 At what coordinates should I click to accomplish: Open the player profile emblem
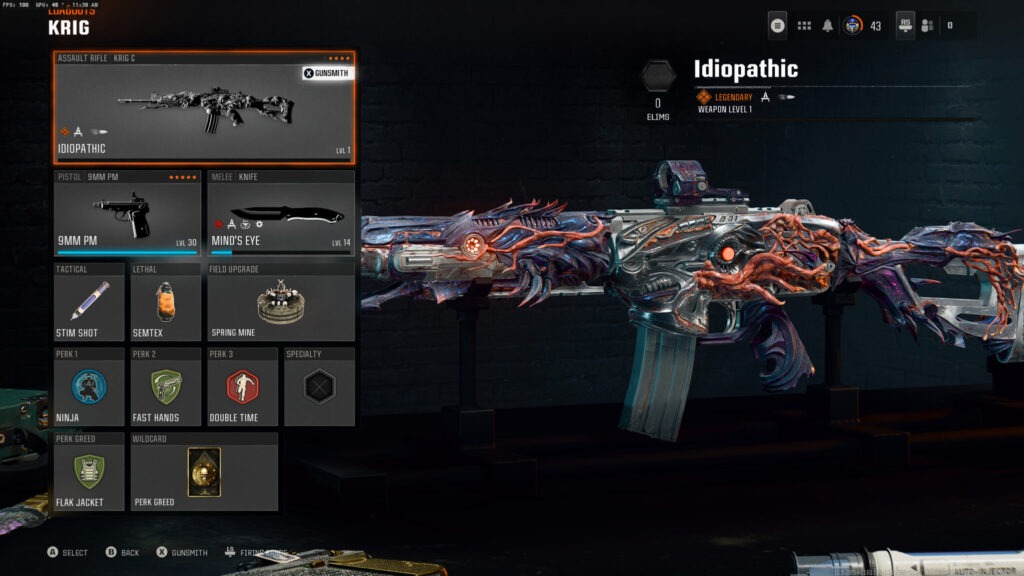(853, 25)
